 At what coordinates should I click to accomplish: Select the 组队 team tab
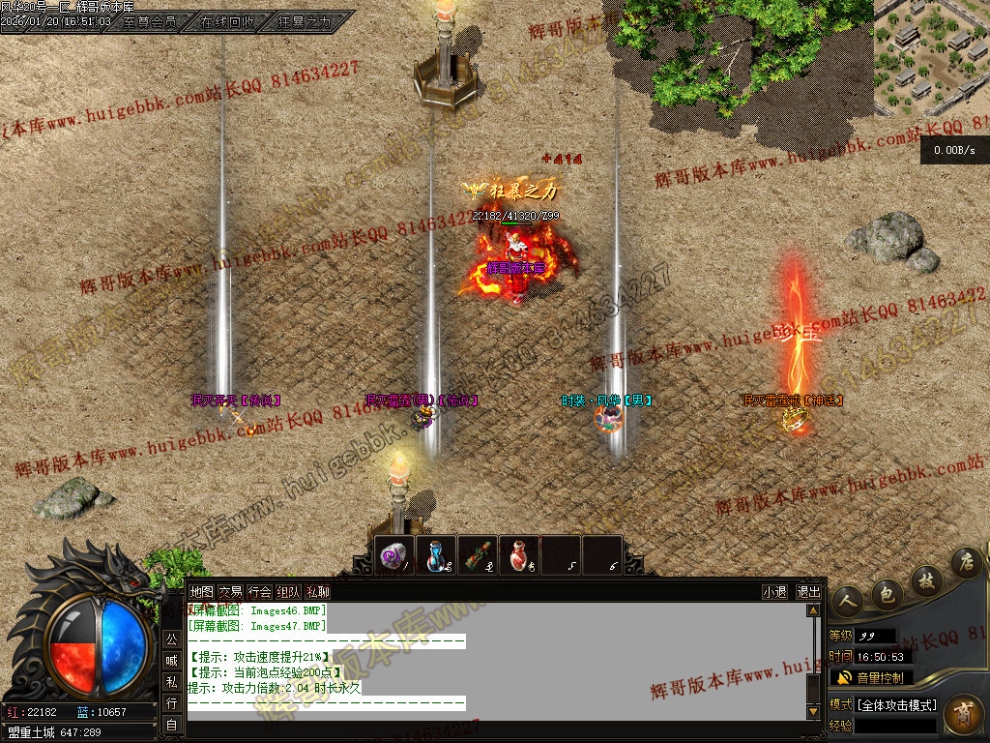point(288,592)
